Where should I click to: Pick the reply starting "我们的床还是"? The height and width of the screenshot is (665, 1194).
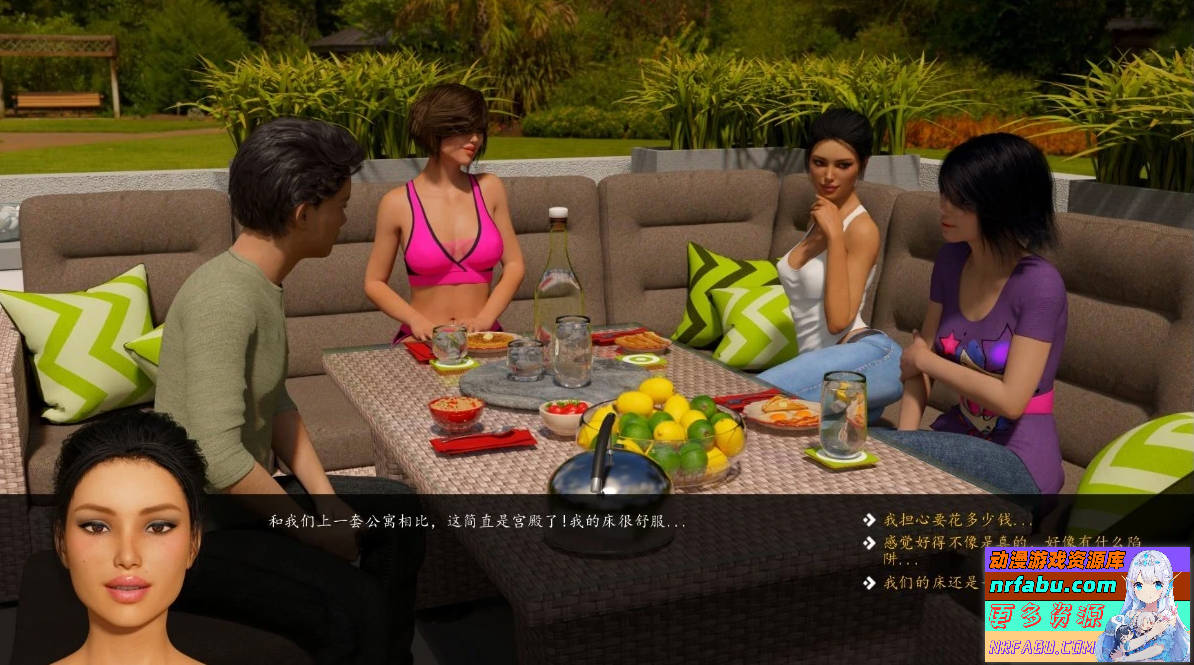[930, 582]
